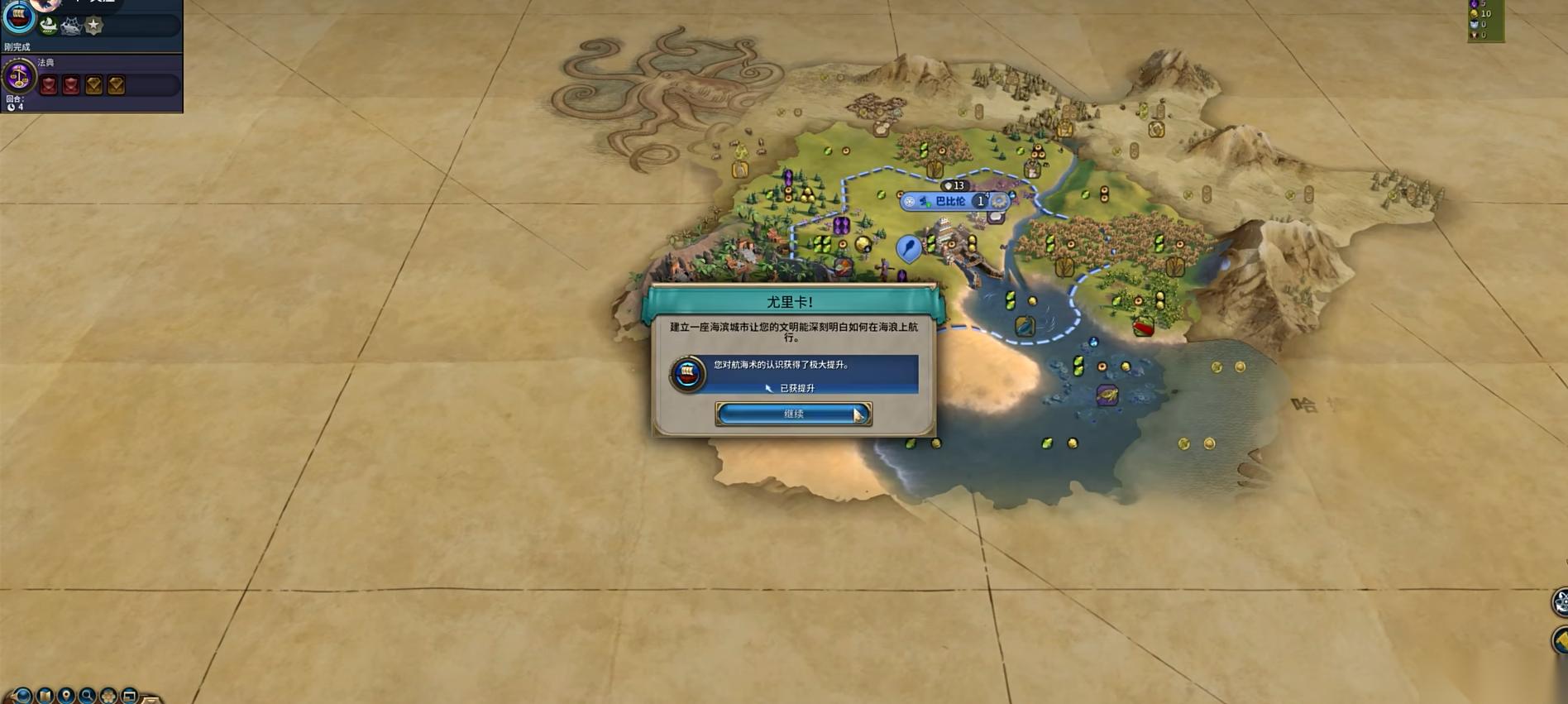The width and height of the screenshot is (1568, 704).
Task: Open the sailing research ship icon
Action: [x=18, y=17]
